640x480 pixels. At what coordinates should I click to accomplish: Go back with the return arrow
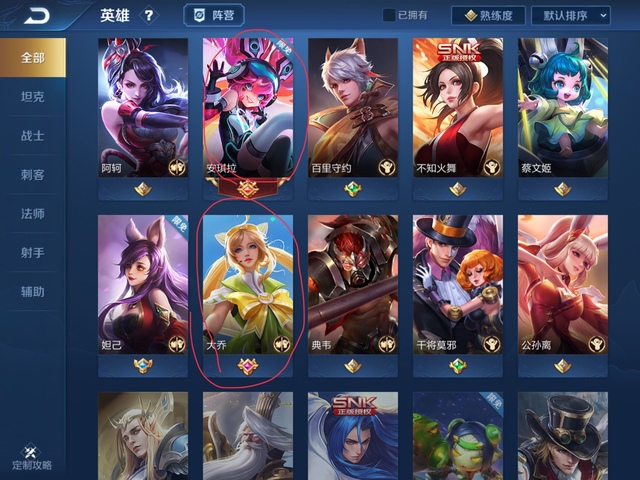click(38, 16)
